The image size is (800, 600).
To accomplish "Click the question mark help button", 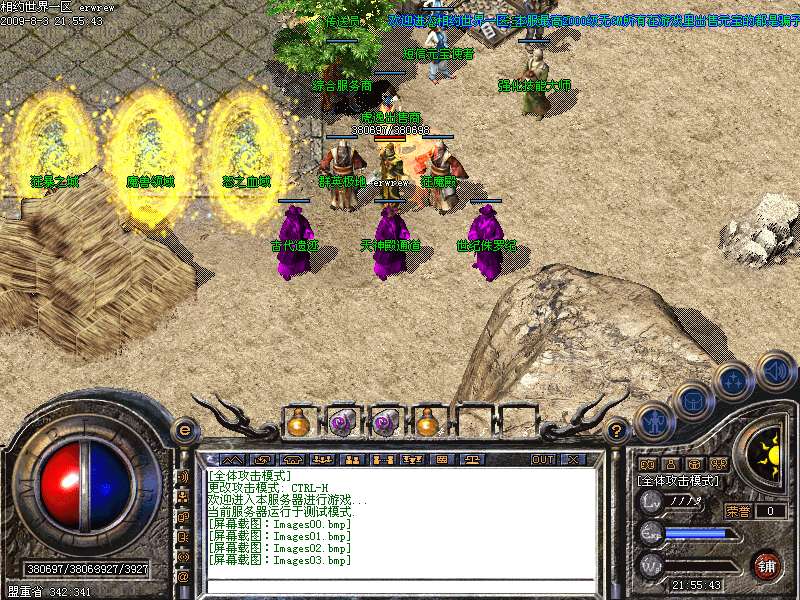I will click(618, 431).
